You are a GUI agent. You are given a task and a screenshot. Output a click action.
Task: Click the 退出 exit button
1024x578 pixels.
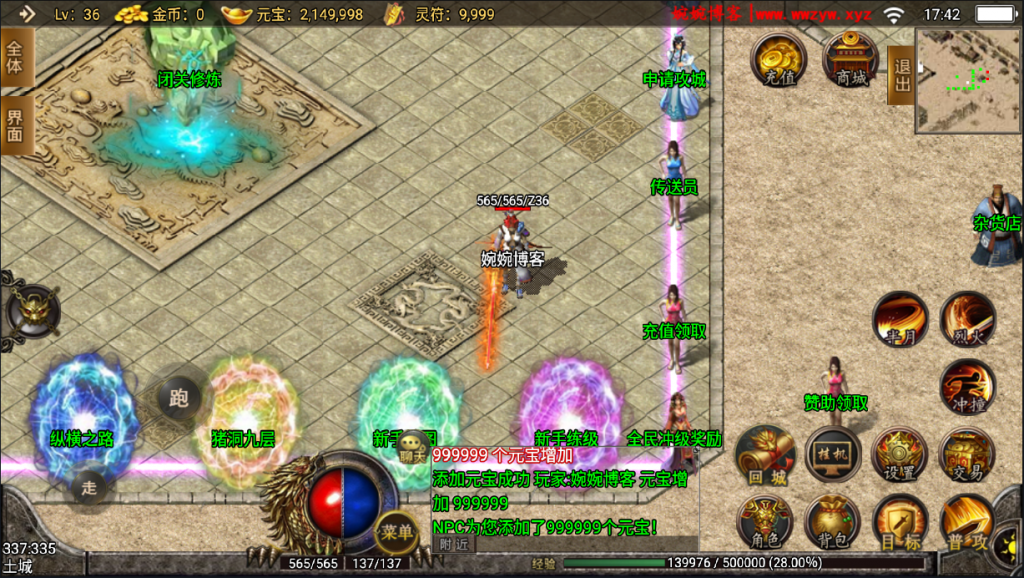click(x=901, y=75)
